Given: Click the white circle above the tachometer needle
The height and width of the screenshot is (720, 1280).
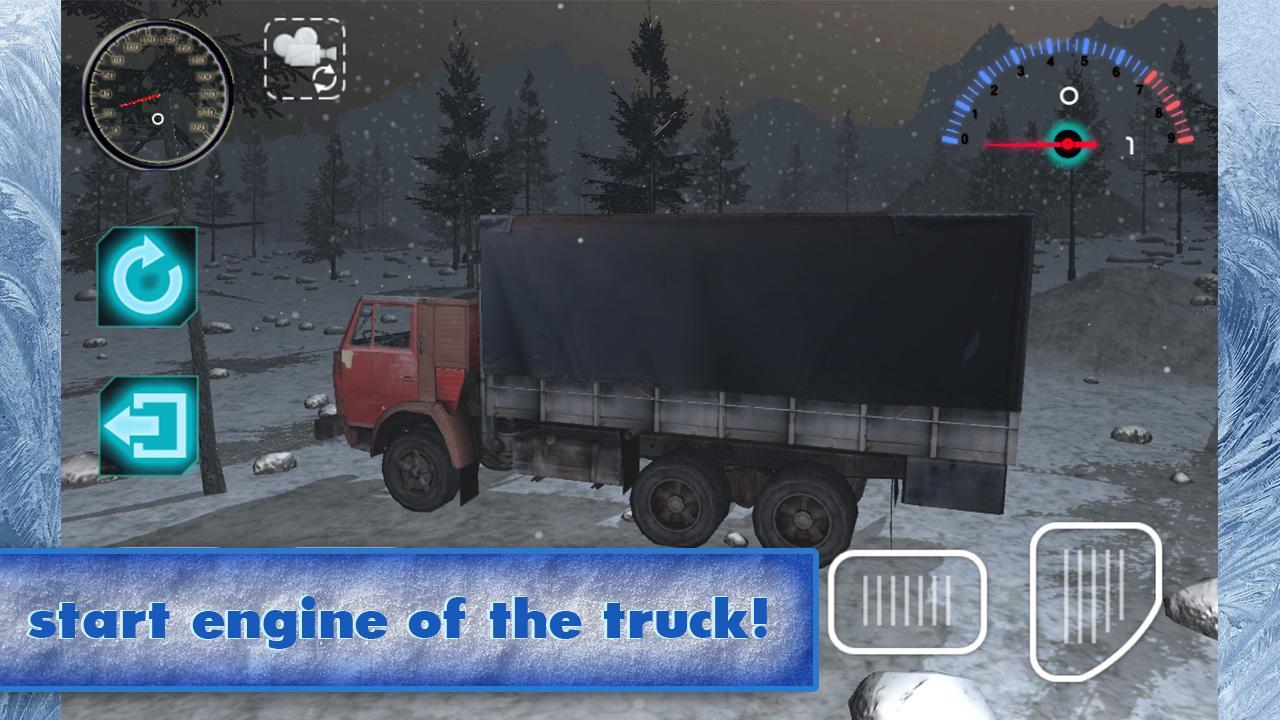Looking at the screenshot, I should [1069, 95].
